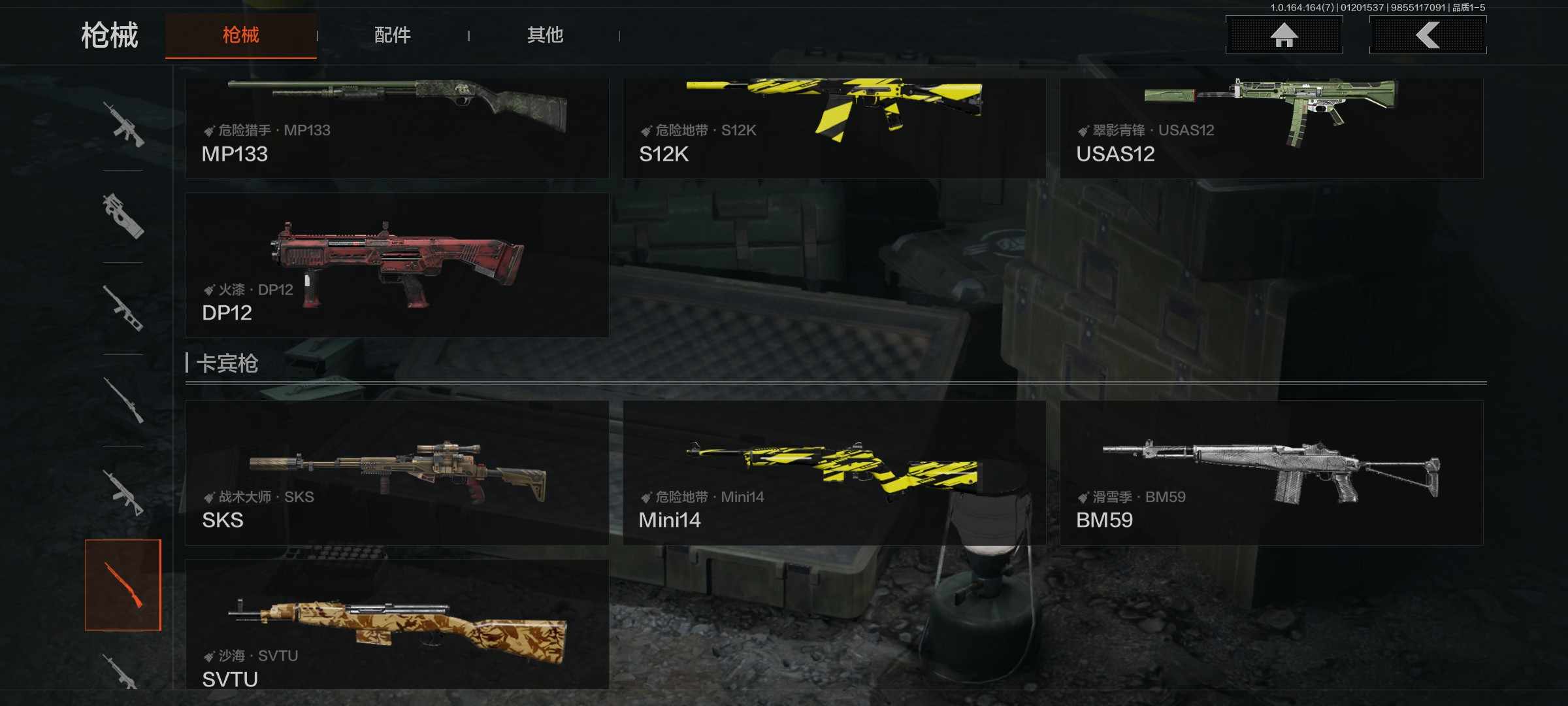Select the SKS carbine card
The height and width of the screenshot is (706, 1568).
(x=397, y=473)
